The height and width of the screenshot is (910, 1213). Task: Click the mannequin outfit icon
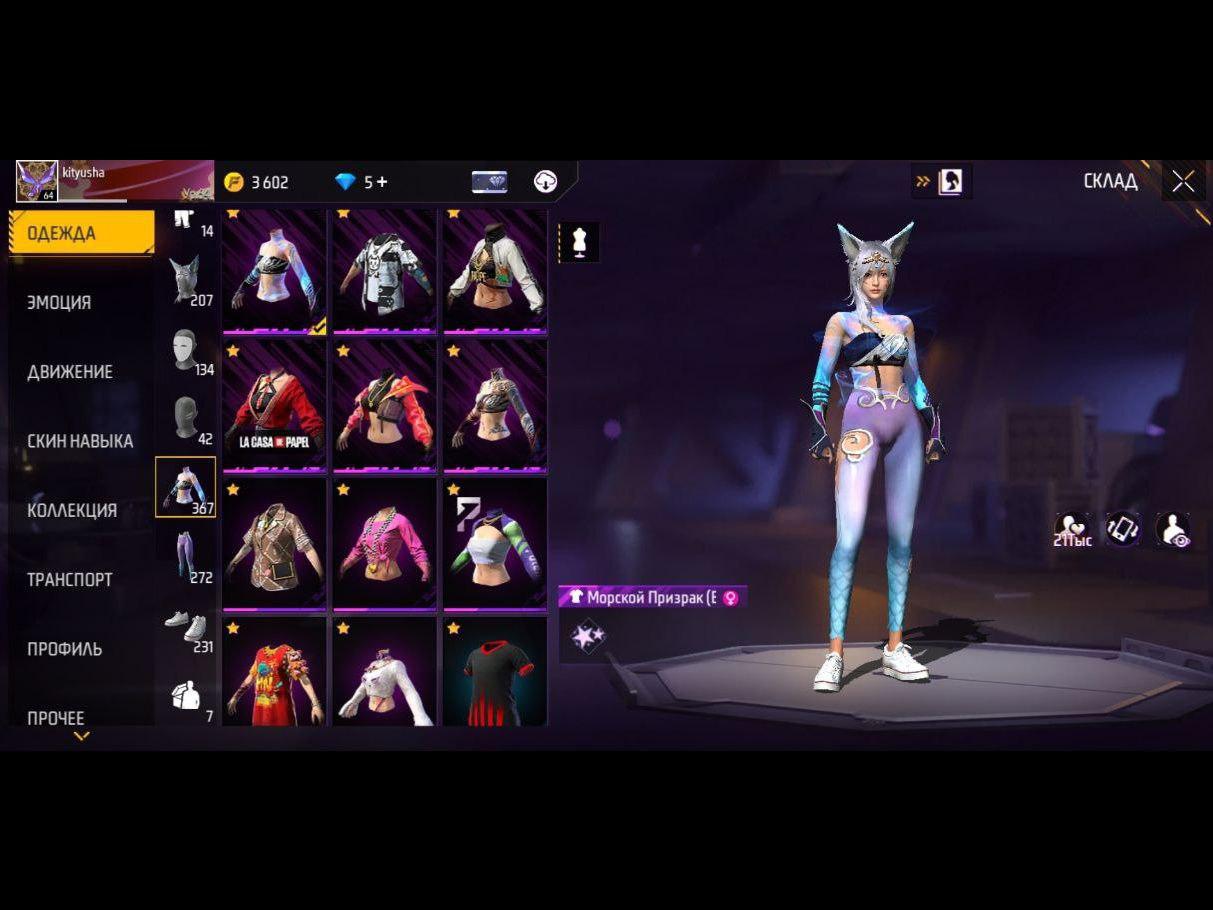tap(579, 242)
